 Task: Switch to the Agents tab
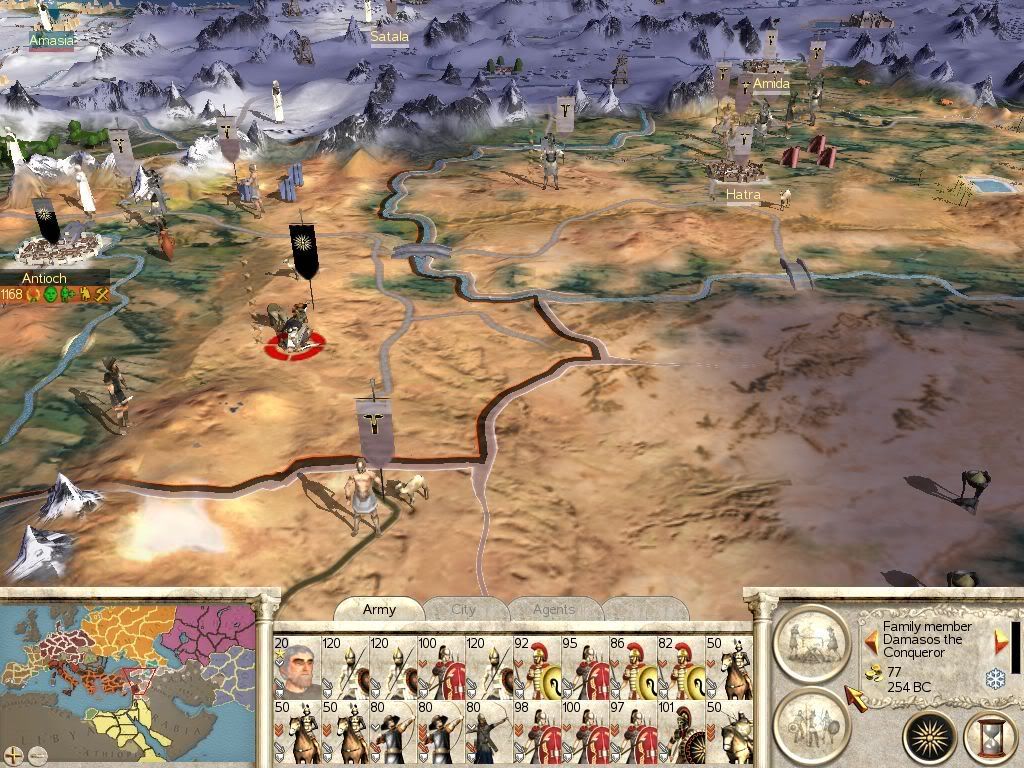coord(554,609)
